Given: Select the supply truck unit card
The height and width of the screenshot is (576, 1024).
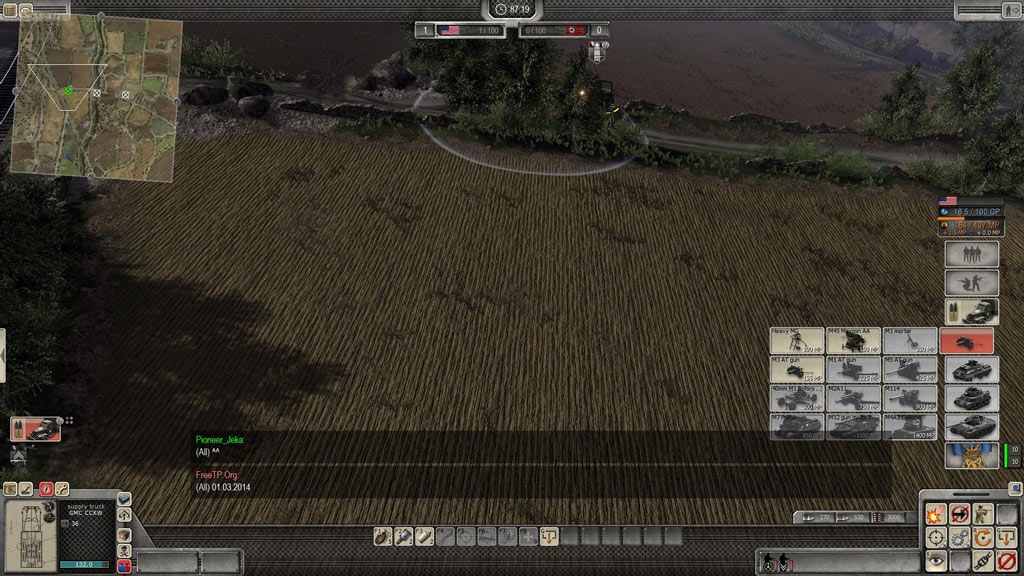Looking at the screenshot, I should (36, 429).
